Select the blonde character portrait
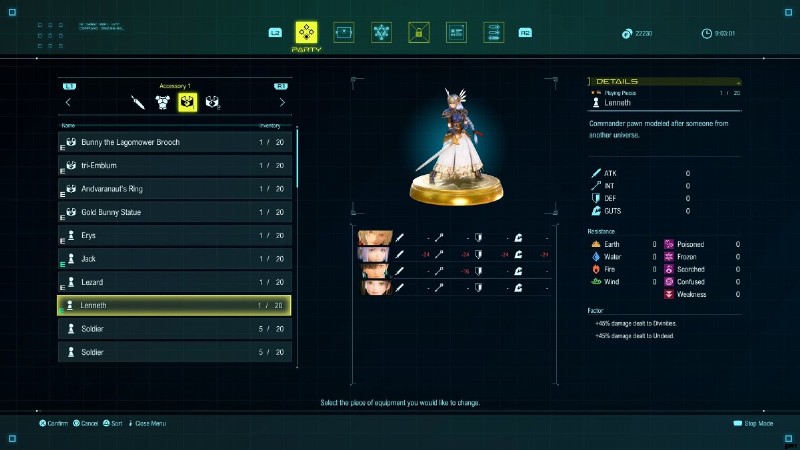 coord(373,238)
